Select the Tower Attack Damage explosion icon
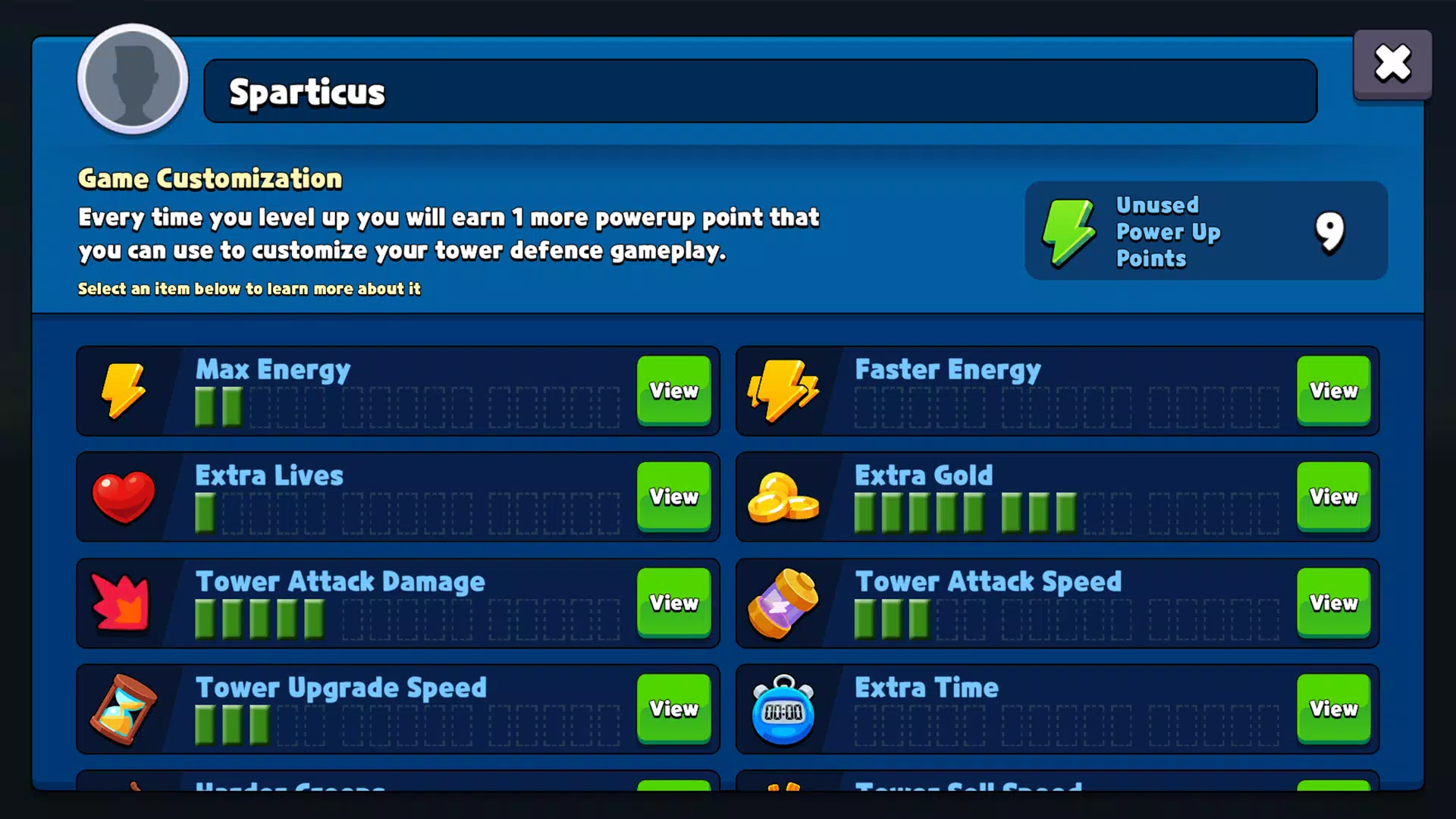 (123, 604)
